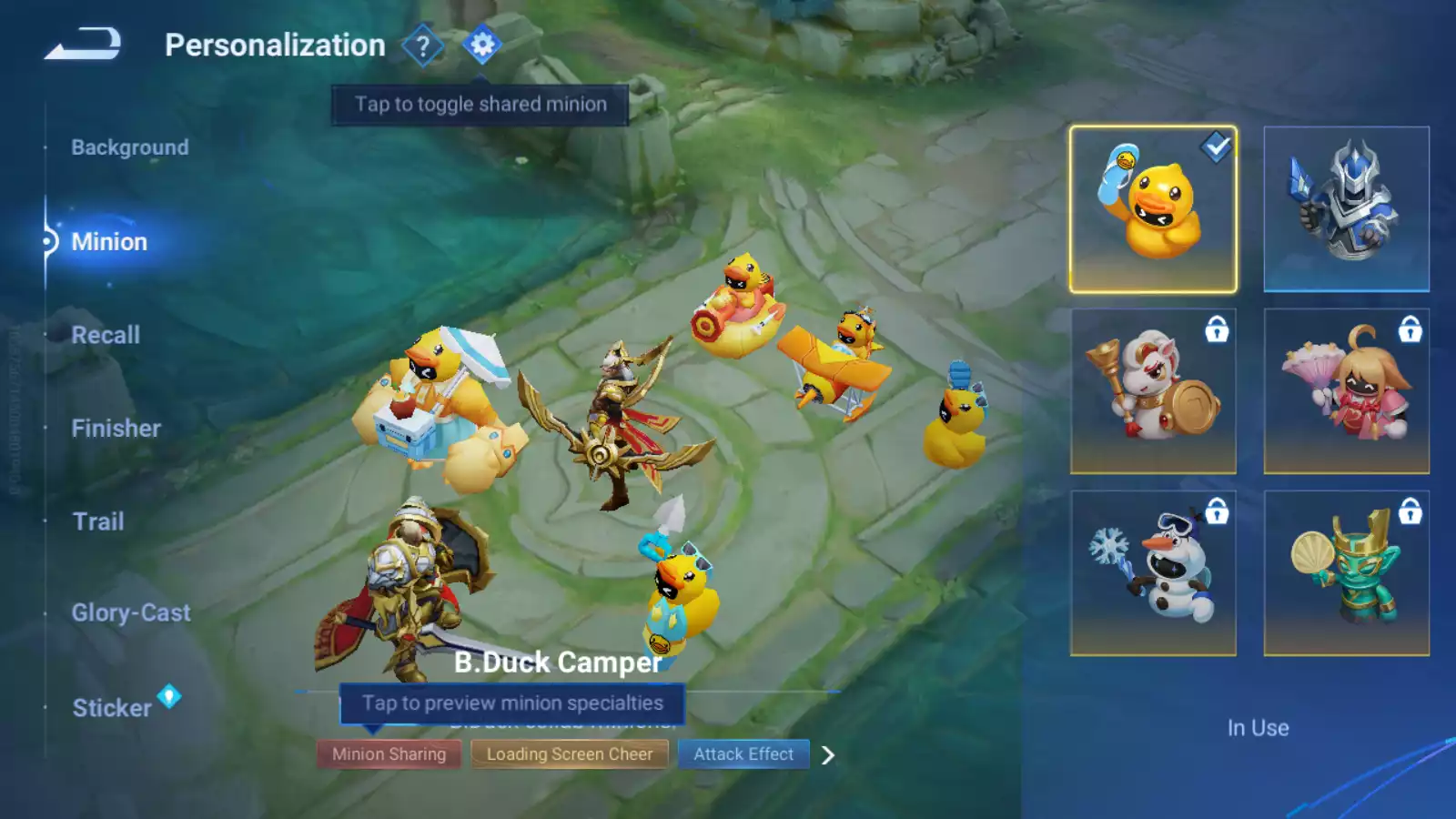Show more specialties with right arrow
The height and width of the screenshot is (819, 1456).
point(828,755)
